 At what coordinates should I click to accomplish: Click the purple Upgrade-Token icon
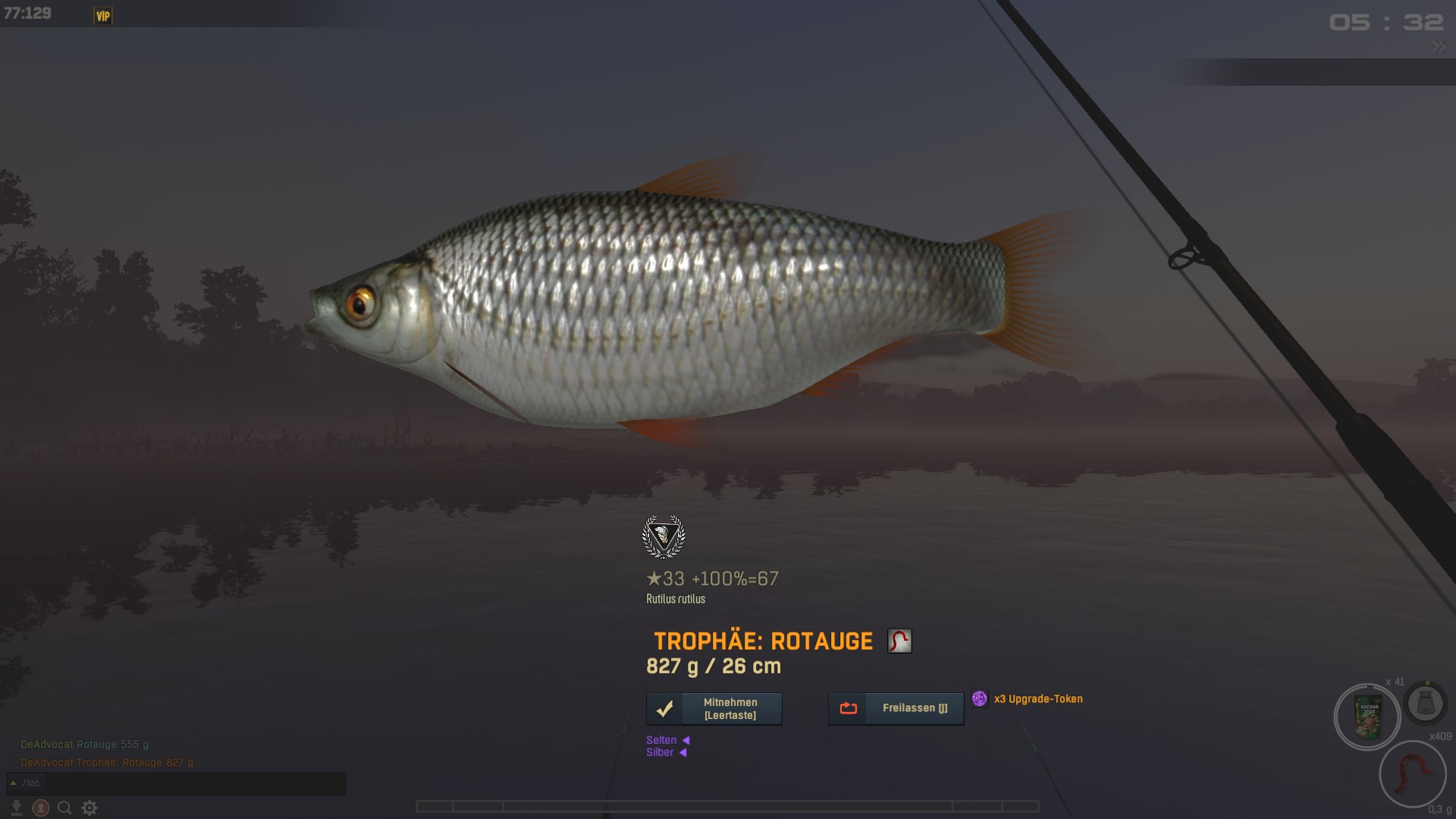pos(979,698)
